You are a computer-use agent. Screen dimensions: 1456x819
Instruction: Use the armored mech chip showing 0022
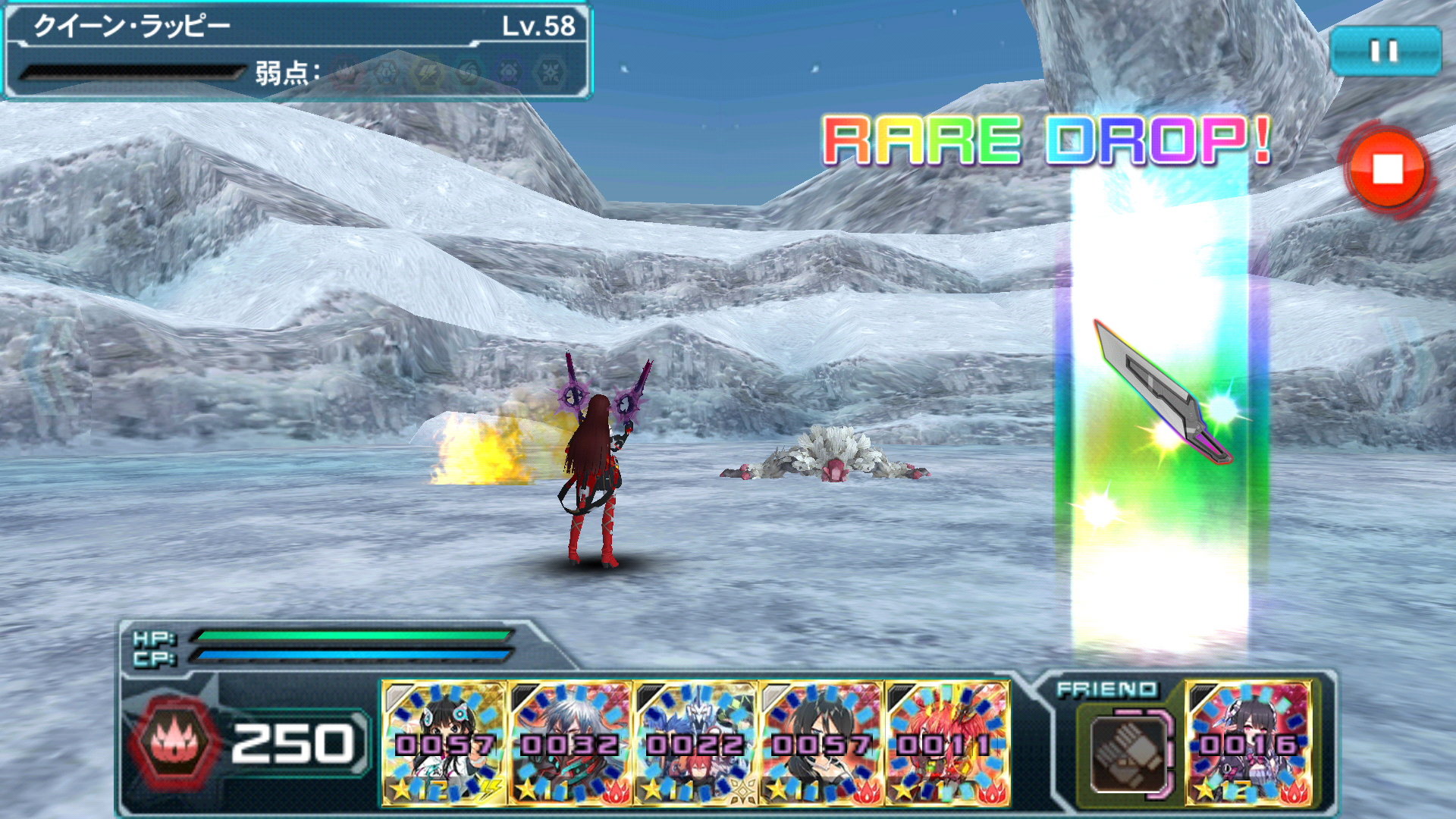pyautogui.click(x=695, y=743)
